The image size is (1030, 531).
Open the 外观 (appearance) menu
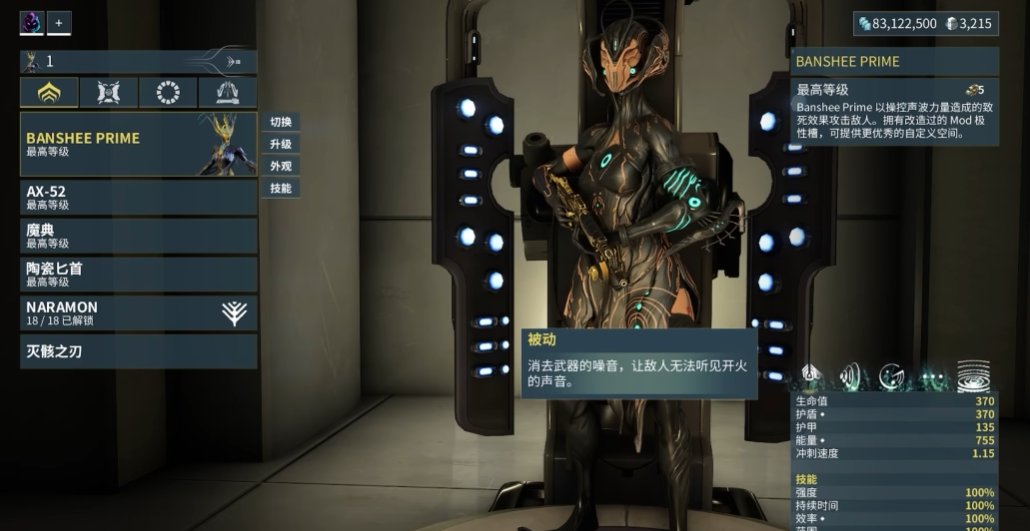280,166
